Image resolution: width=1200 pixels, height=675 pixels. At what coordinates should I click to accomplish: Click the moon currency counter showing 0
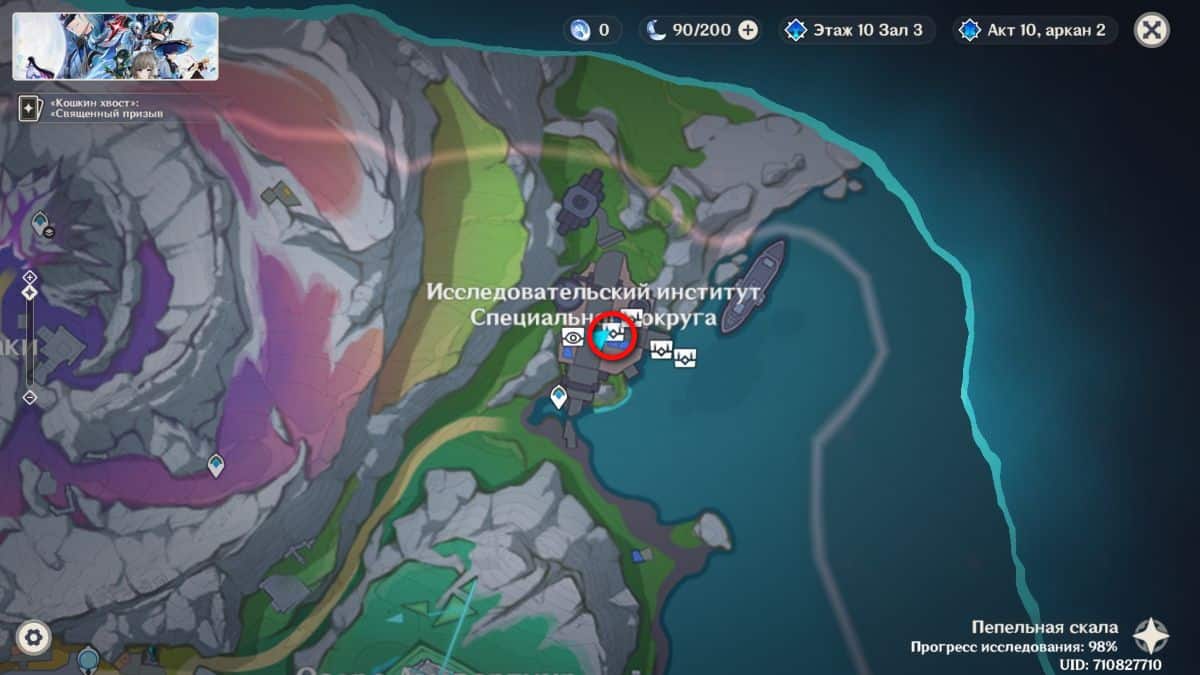pyautogui.click(x=591, y=30)
